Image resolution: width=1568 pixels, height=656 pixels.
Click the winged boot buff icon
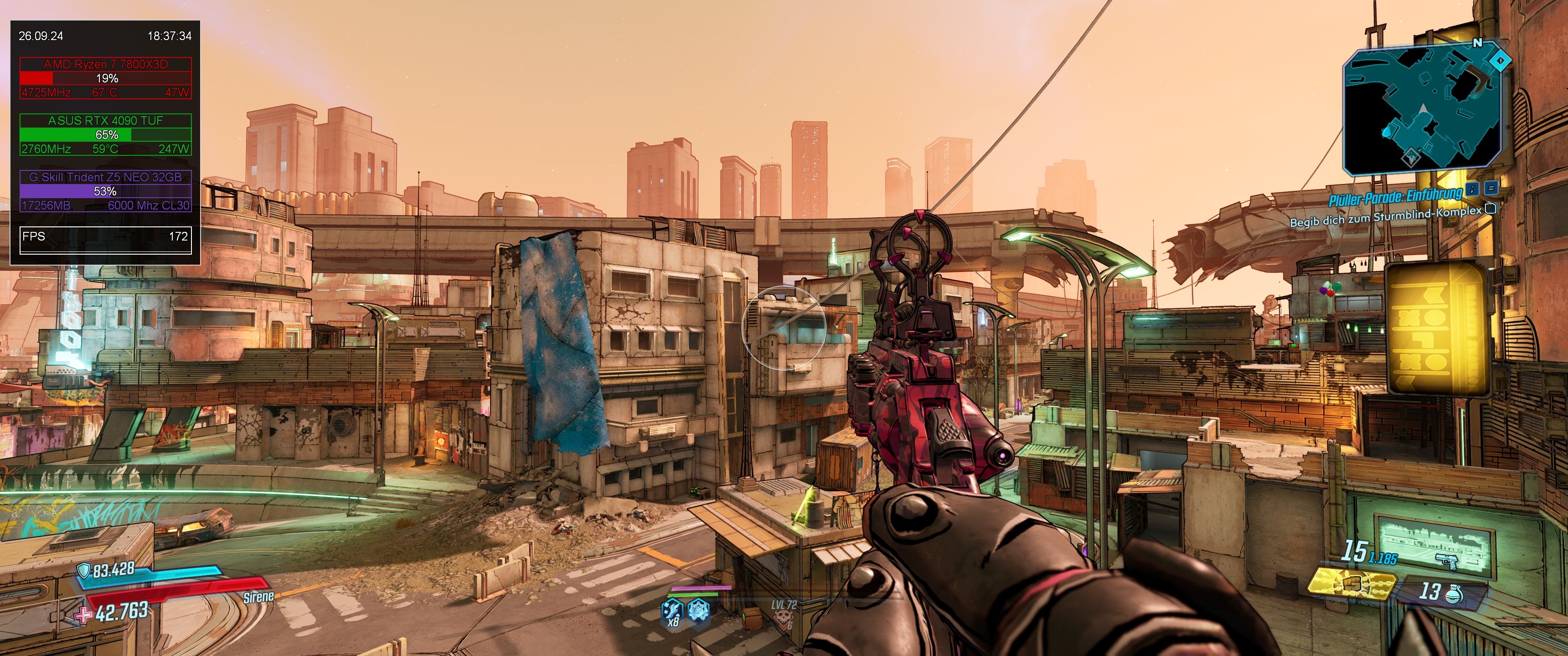[673, 609]
